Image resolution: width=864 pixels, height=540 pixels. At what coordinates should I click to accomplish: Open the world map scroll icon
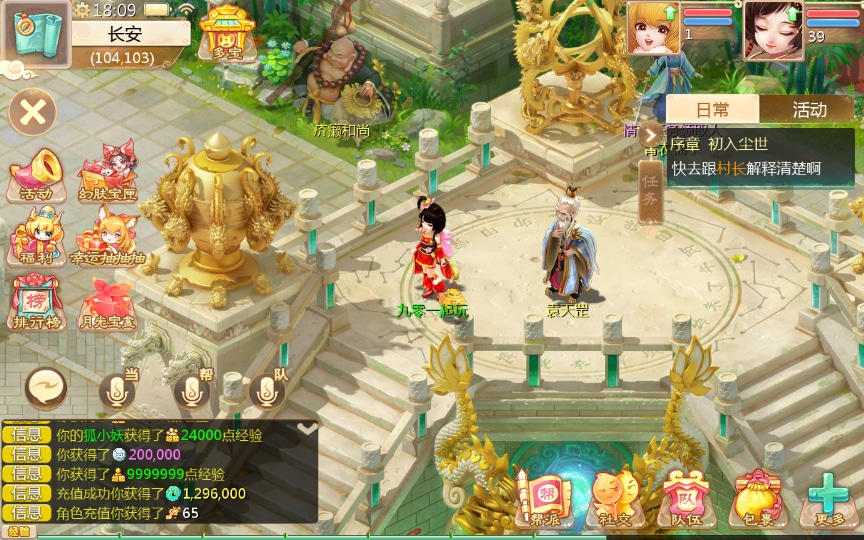coord(36,32)
